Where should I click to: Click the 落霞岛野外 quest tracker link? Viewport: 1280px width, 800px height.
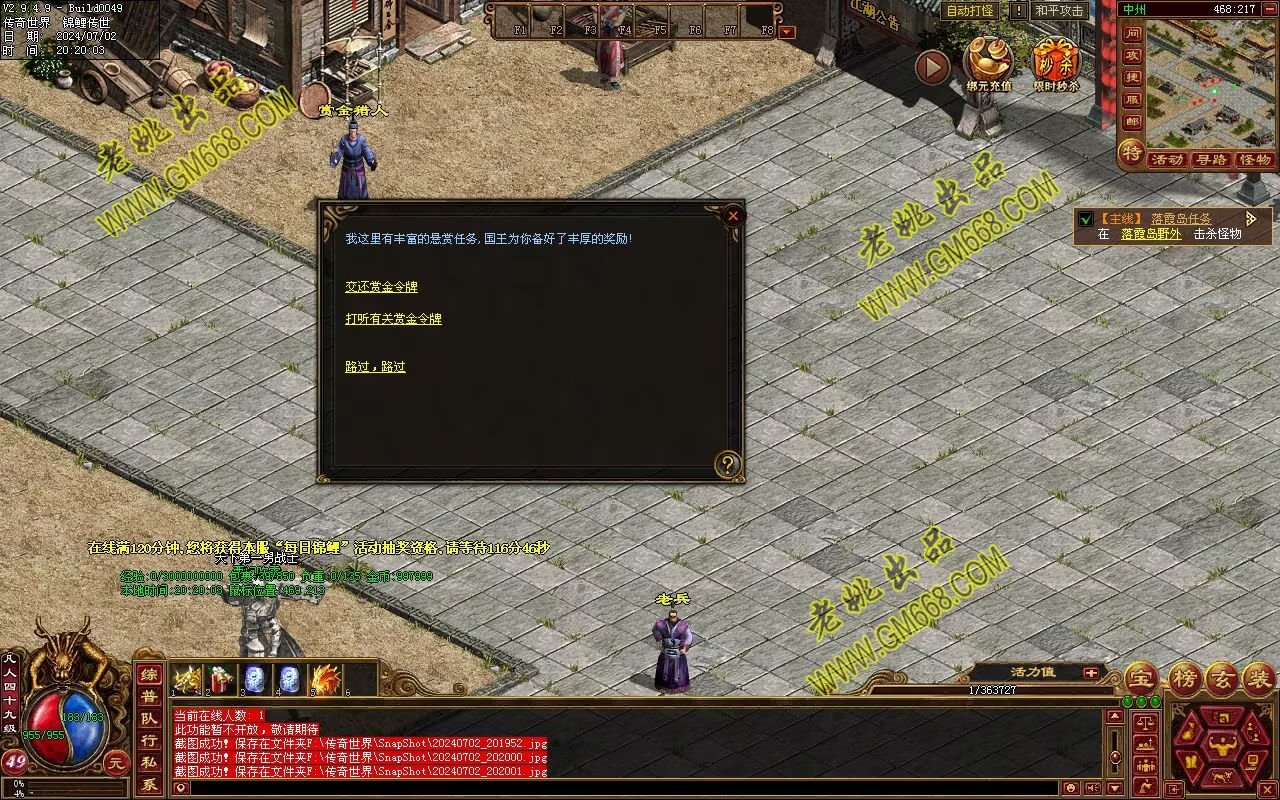(x=1150, y=234)
